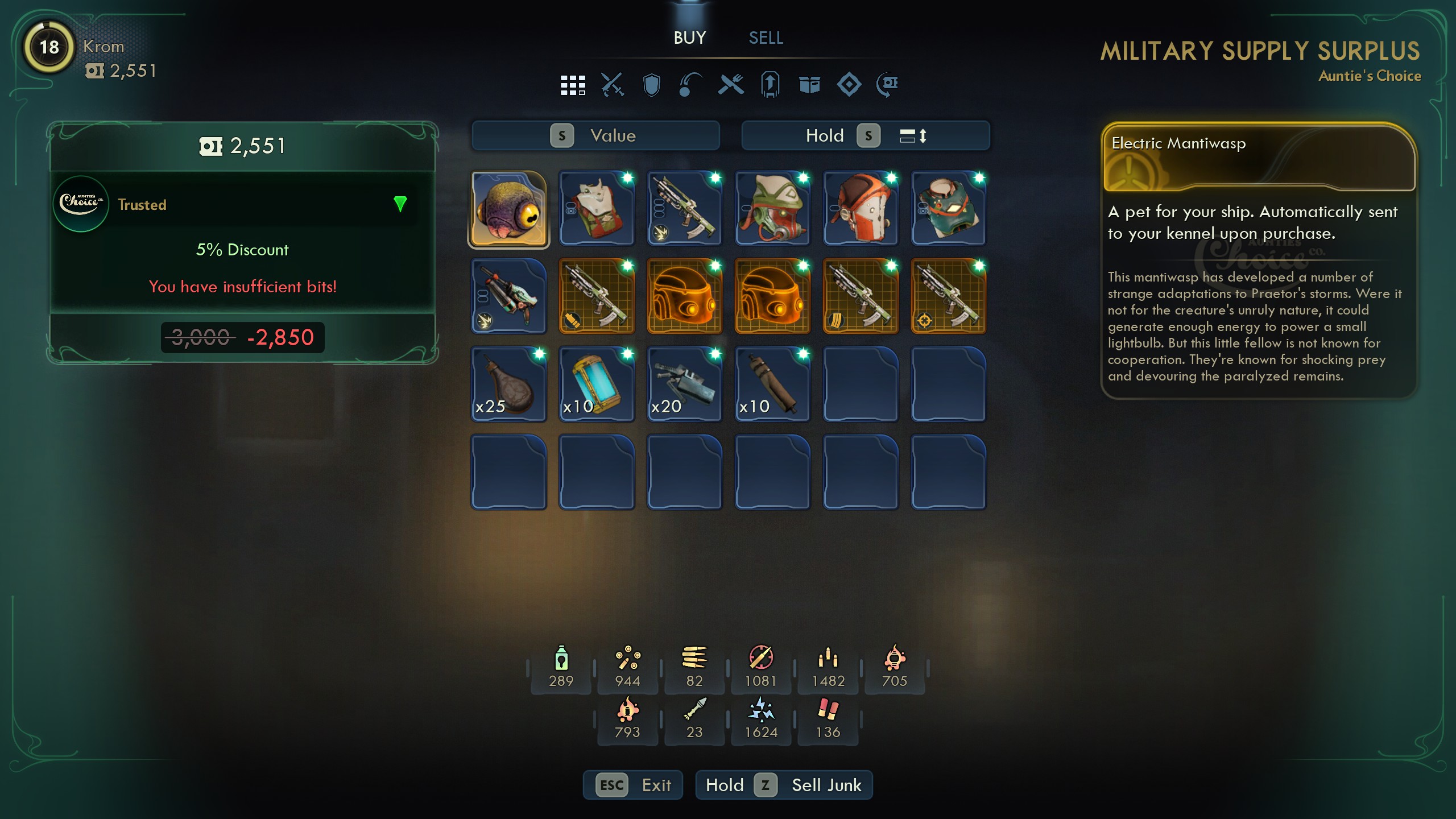Filter shop by weapons category

tap(612, 85)
